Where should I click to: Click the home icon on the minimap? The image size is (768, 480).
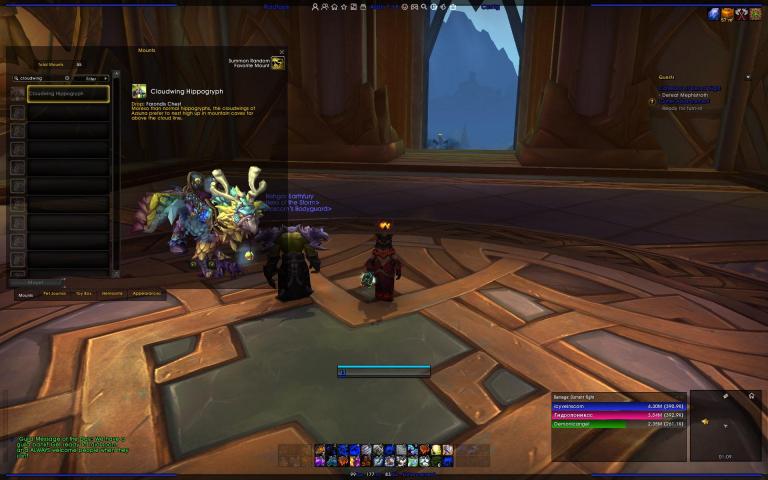tap(751, 396)
